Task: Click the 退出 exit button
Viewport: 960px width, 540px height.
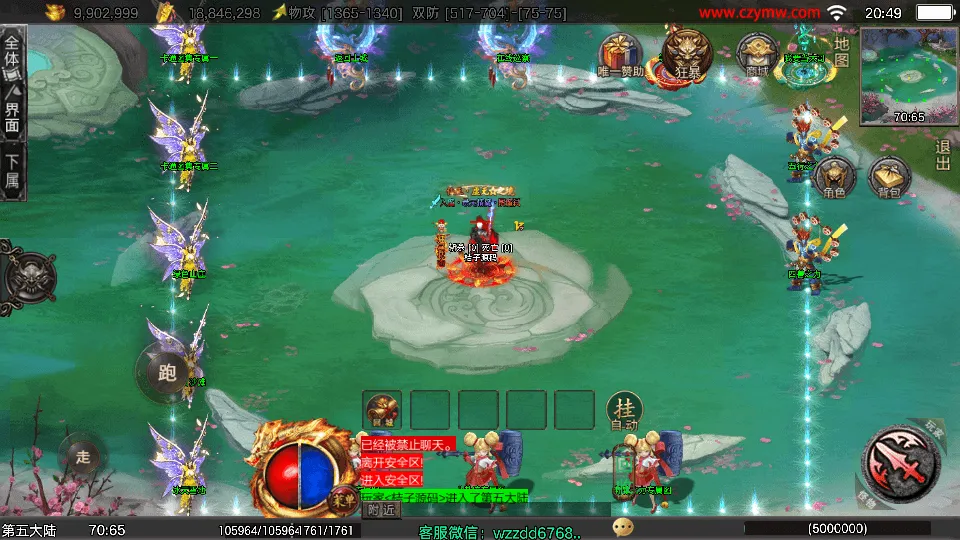Action: point(942,155)
